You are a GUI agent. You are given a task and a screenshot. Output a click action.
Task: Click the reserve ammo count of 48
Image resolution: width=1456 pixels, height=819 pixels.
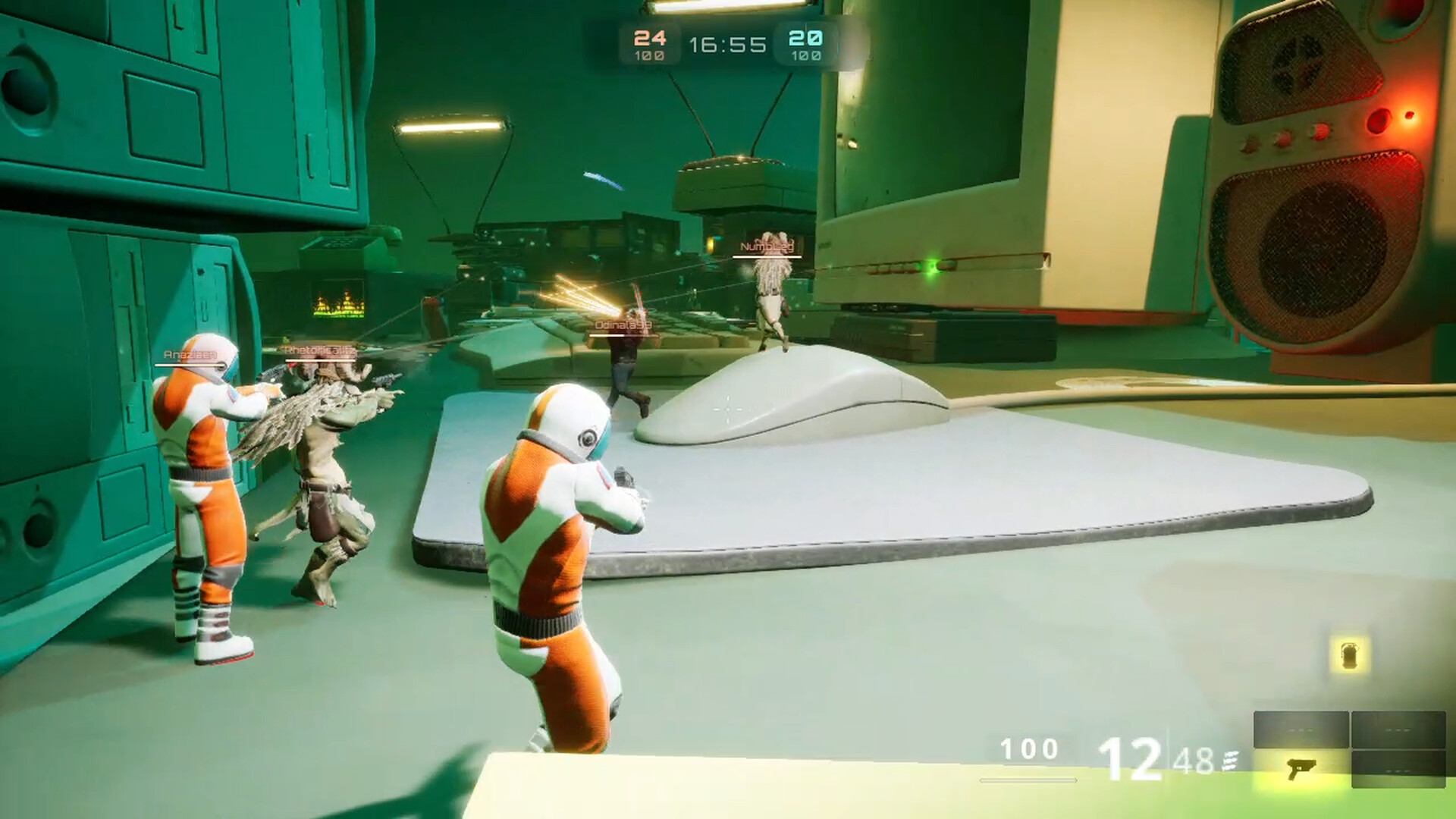tap(1195, 763)
